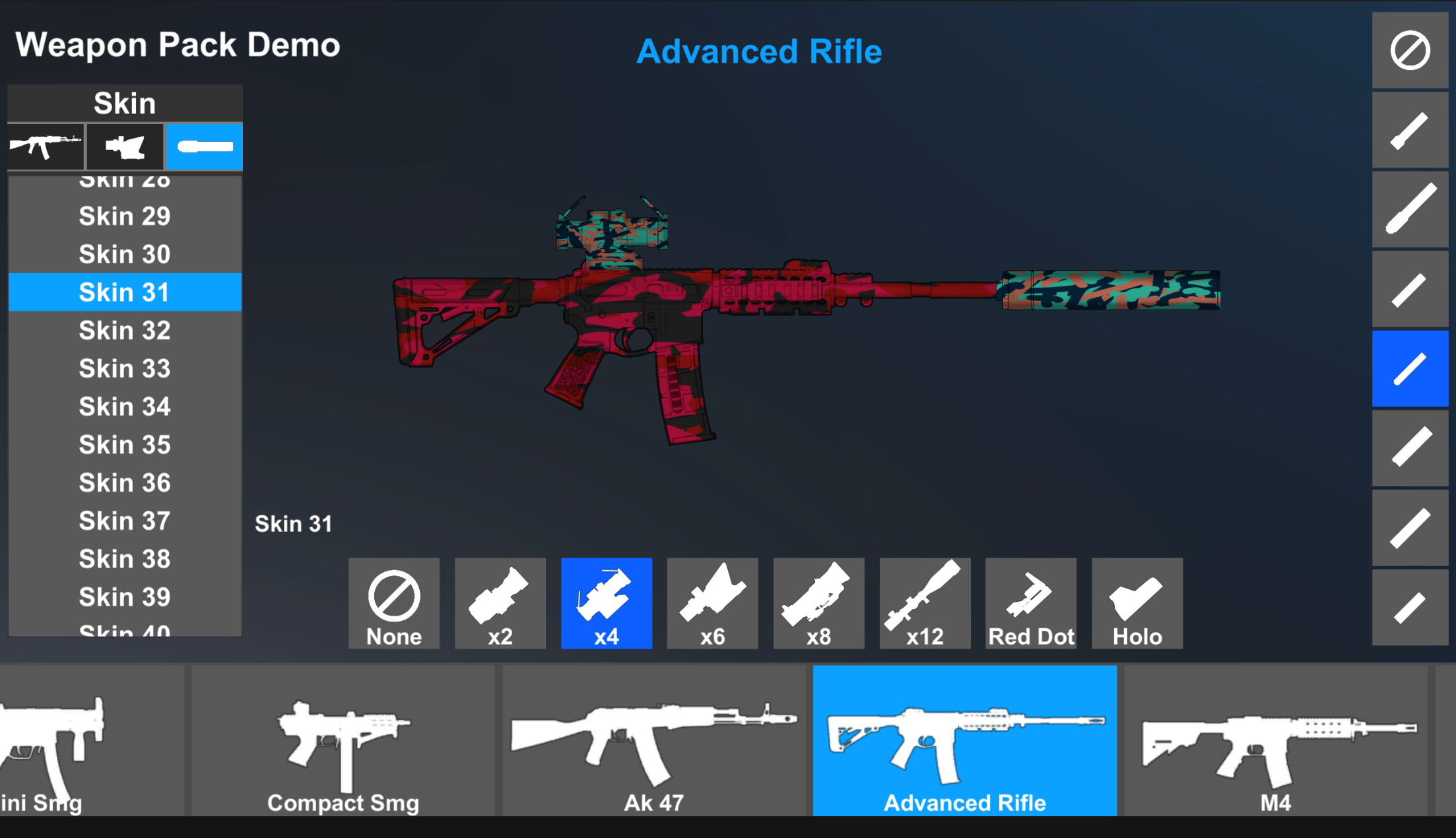This screenshot has height=838, width=1456.
Task: Choose Skin 29 in the skin list
Action: pyautogui.click(x=124, y=216)
